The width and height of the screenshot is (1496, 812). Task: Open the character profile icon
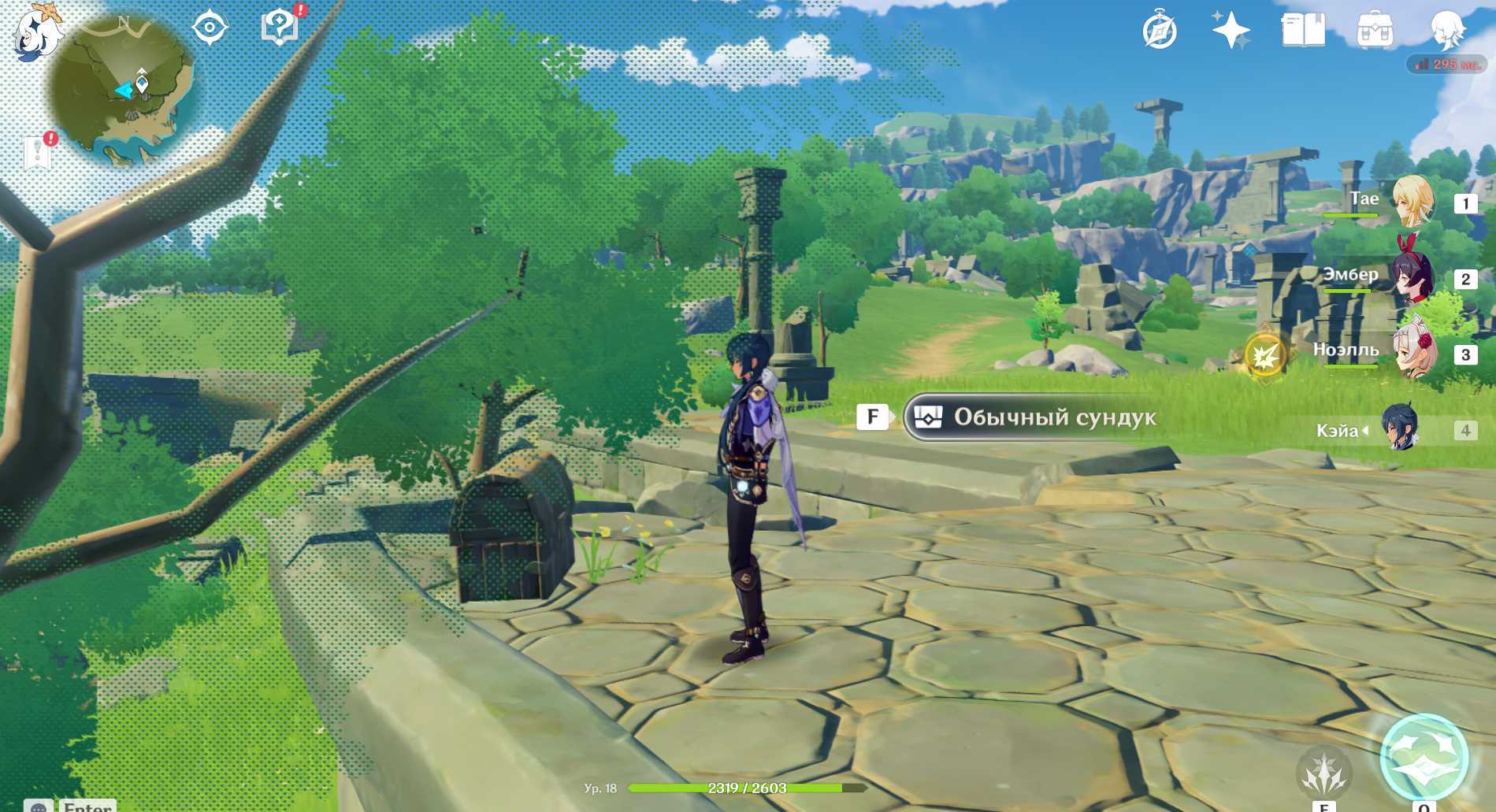[x=1448, y=32]
